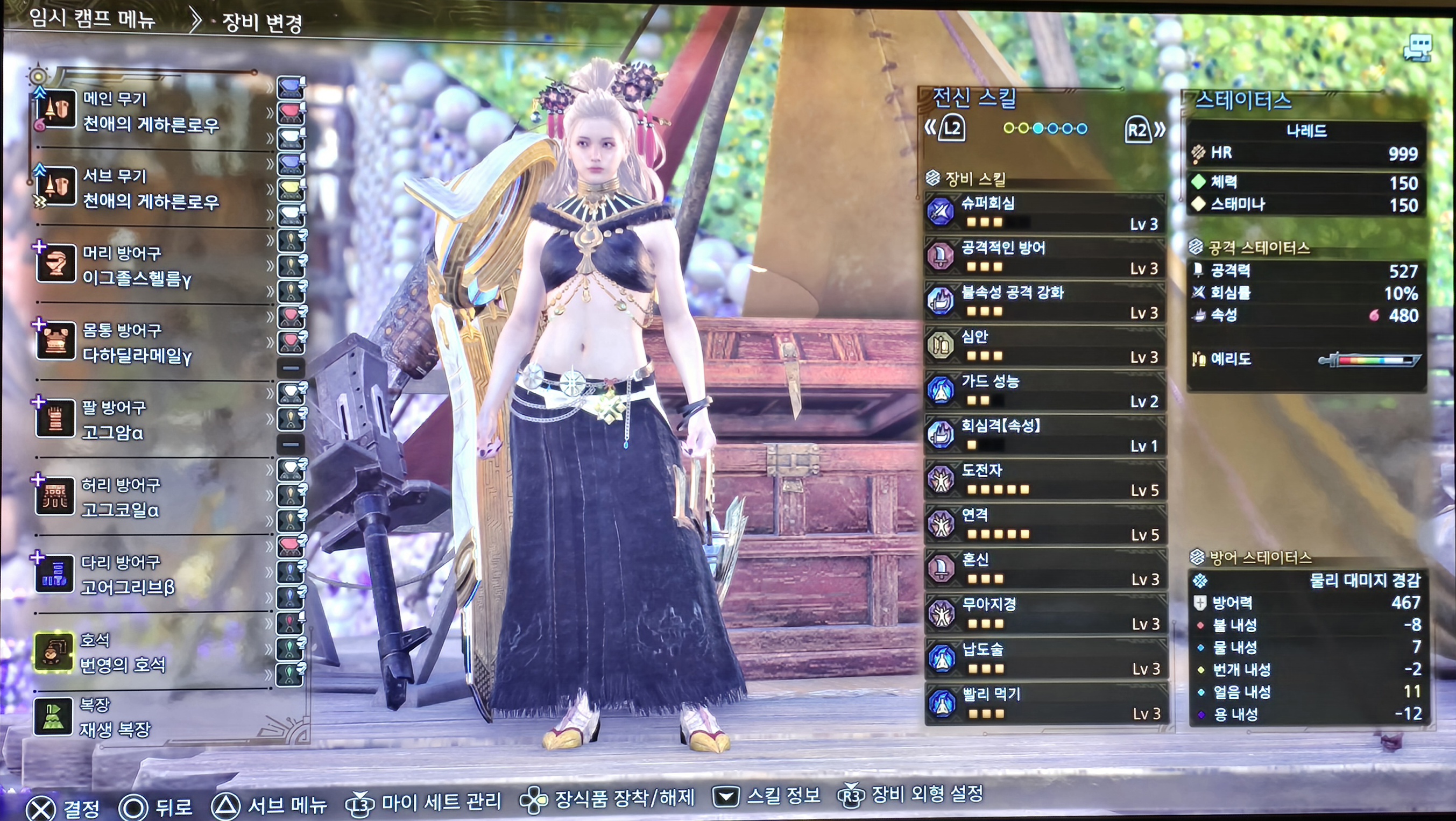This screenshot has height=821, width=1456.
Task: Select the 허리 방어구 고그코일α slot
Action: coord(120,497)
